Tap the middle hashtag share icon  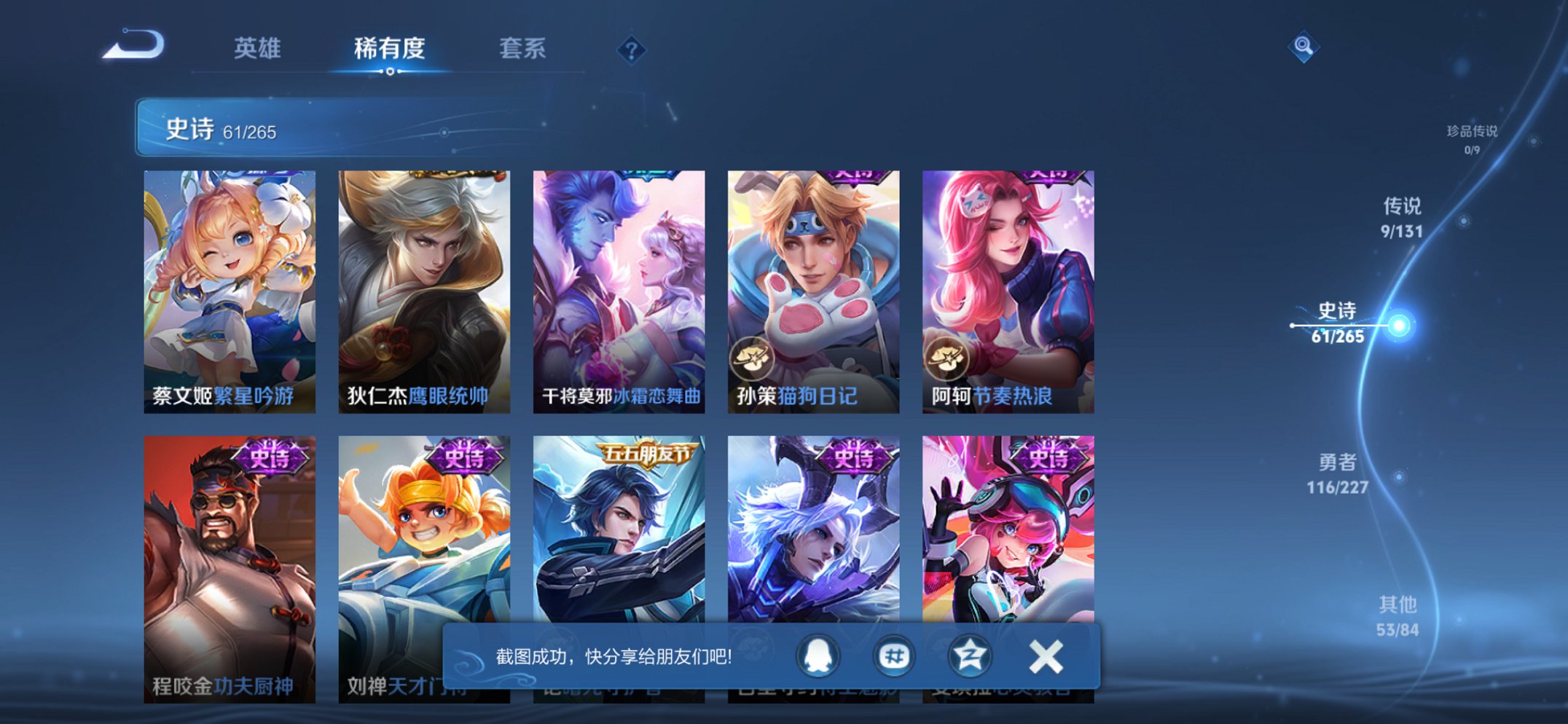[895, 656]
